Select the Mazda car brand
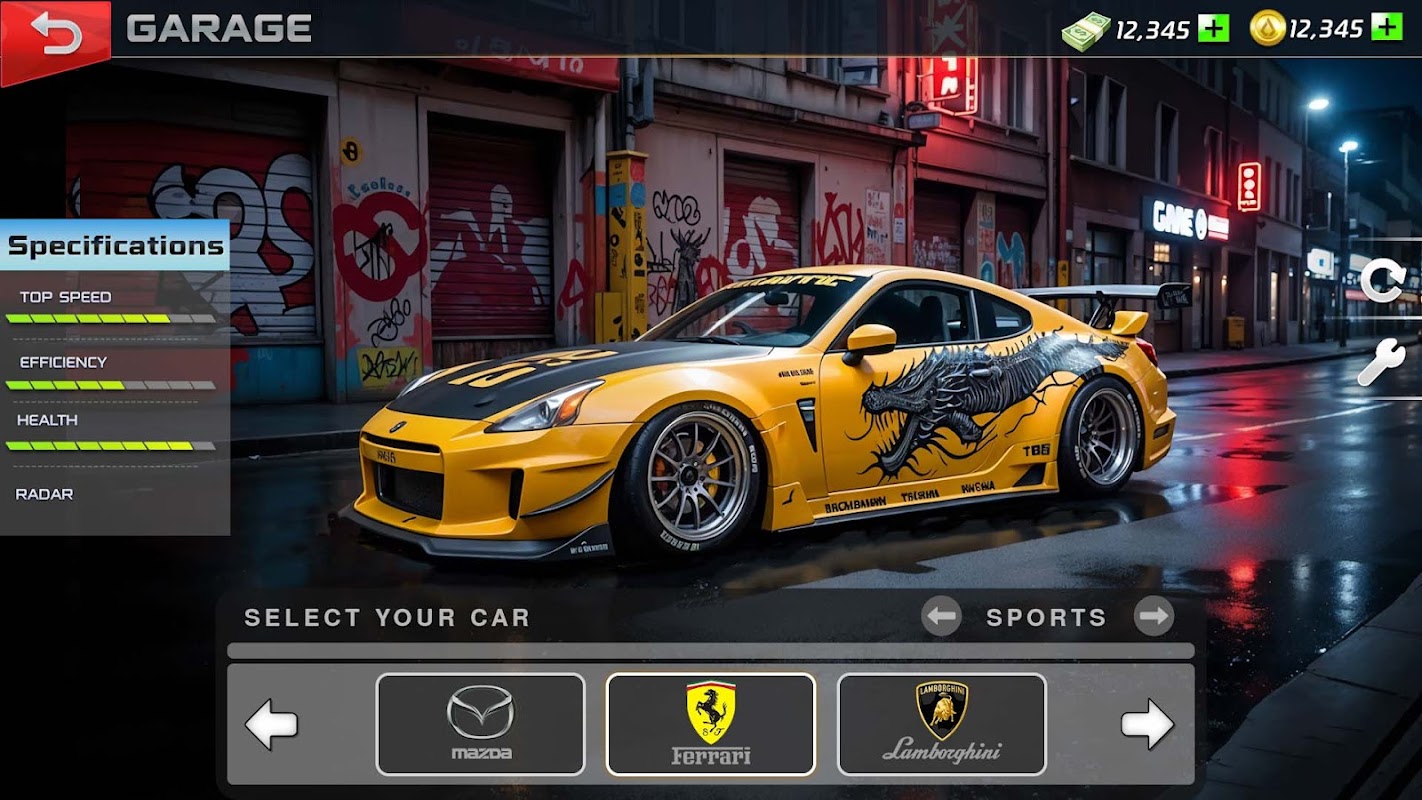1422x800 pixels. click(x=480, y=724)
